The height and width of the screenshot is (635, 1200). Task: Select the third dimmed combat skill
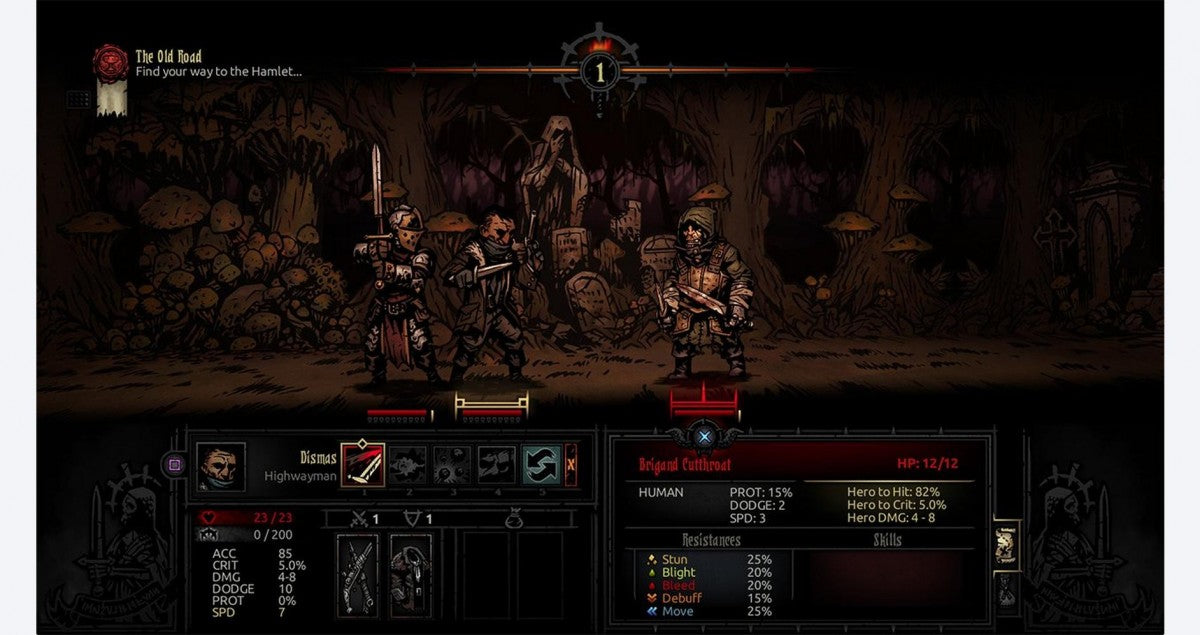pyautogui.click(x=452, y=465)
